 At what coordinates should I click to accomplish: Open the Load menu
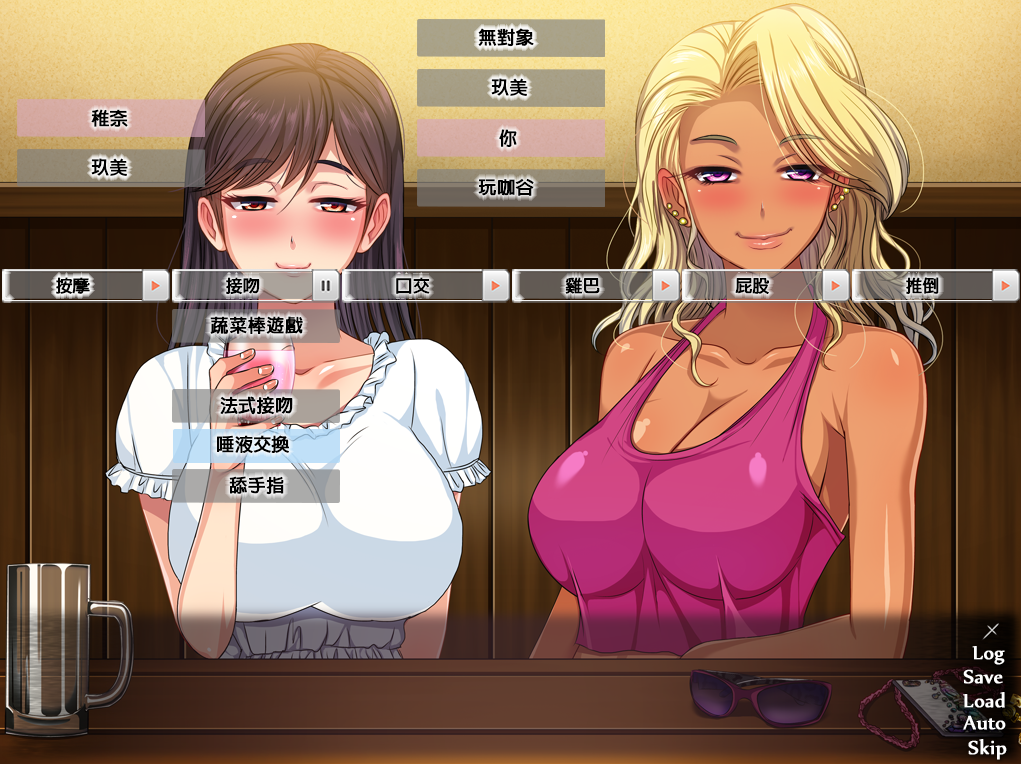(x=984, y=701)
